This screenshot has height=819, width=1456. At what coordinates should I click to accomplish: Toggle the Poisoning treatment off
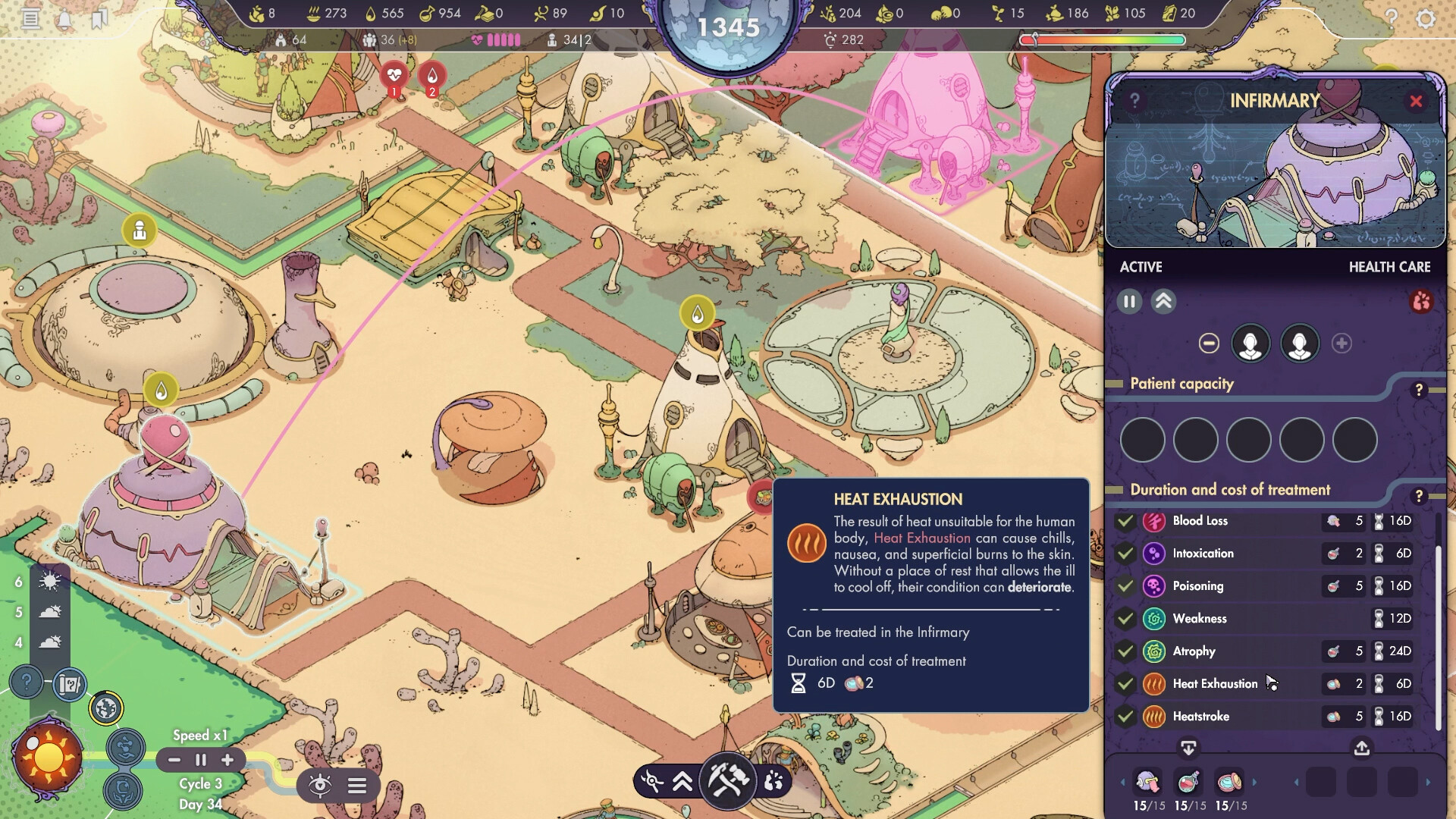[1125, 585]
